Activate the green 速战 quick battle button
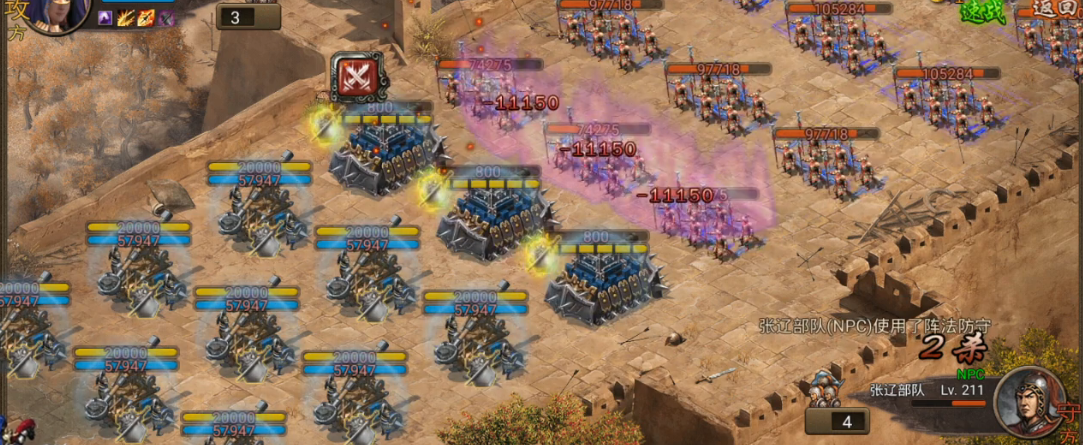Screen dimensions: 1083x445 (981, 11)
